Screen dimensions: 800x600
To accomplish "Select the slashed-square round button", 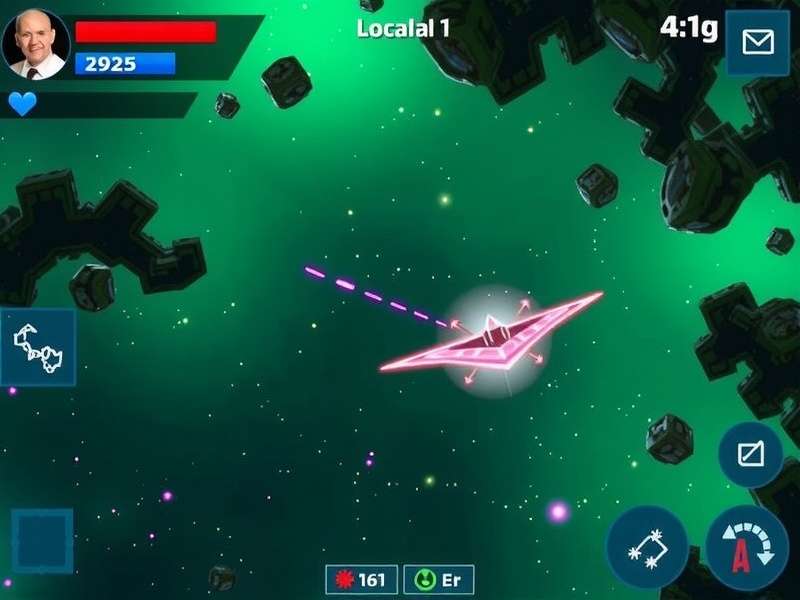I will point(751,455).
